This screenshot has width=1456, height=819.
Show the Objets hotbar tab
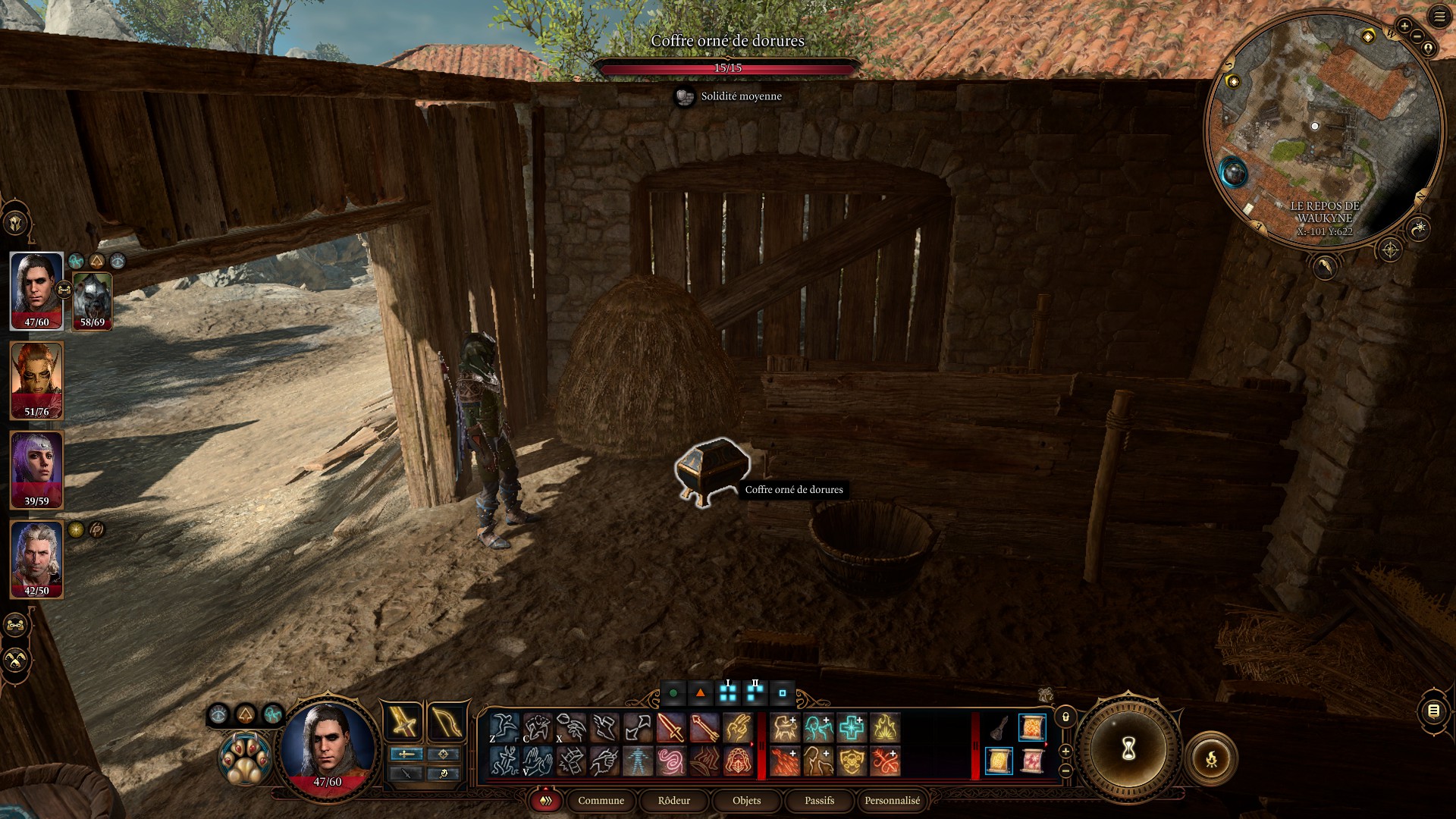pos(746,800)
